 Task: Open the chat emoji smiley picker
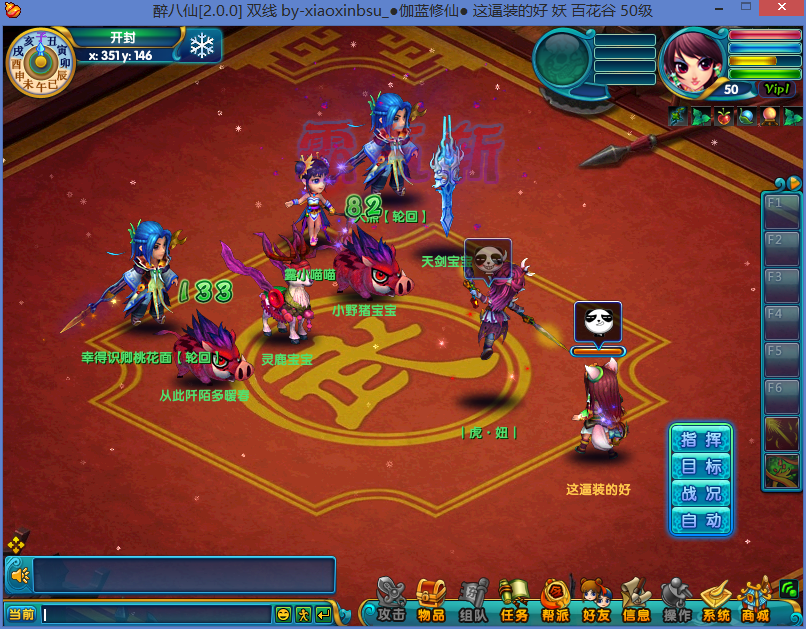(284, 614)
